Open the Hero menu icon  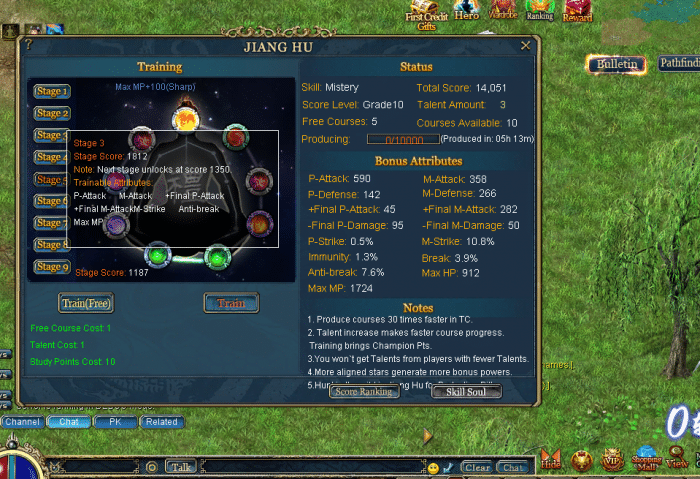click(467, 11)
